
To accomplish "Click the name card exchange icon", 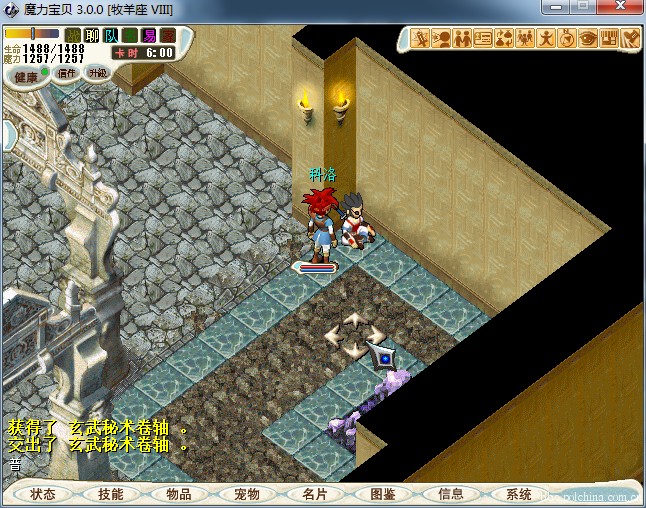I will [x=483, y=39].
